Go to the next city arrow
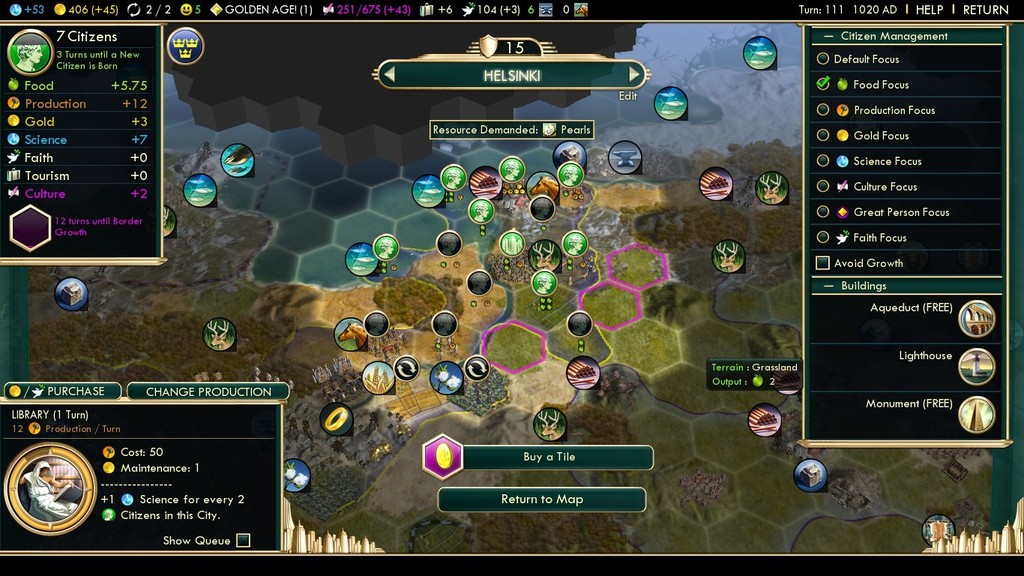 click(634, 74)
